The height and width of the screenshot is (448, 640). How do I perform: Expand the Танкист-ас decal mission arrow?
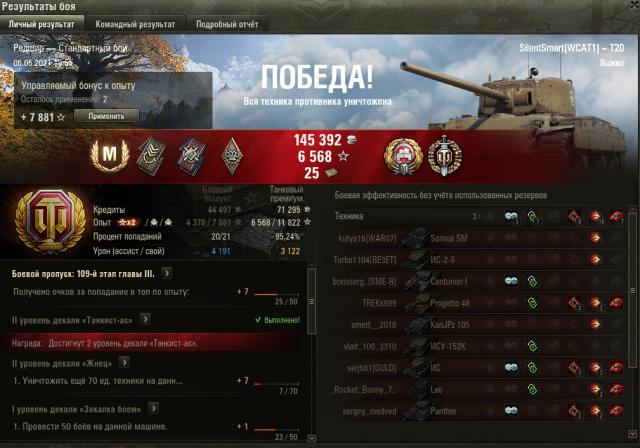(x=145, y=319)
